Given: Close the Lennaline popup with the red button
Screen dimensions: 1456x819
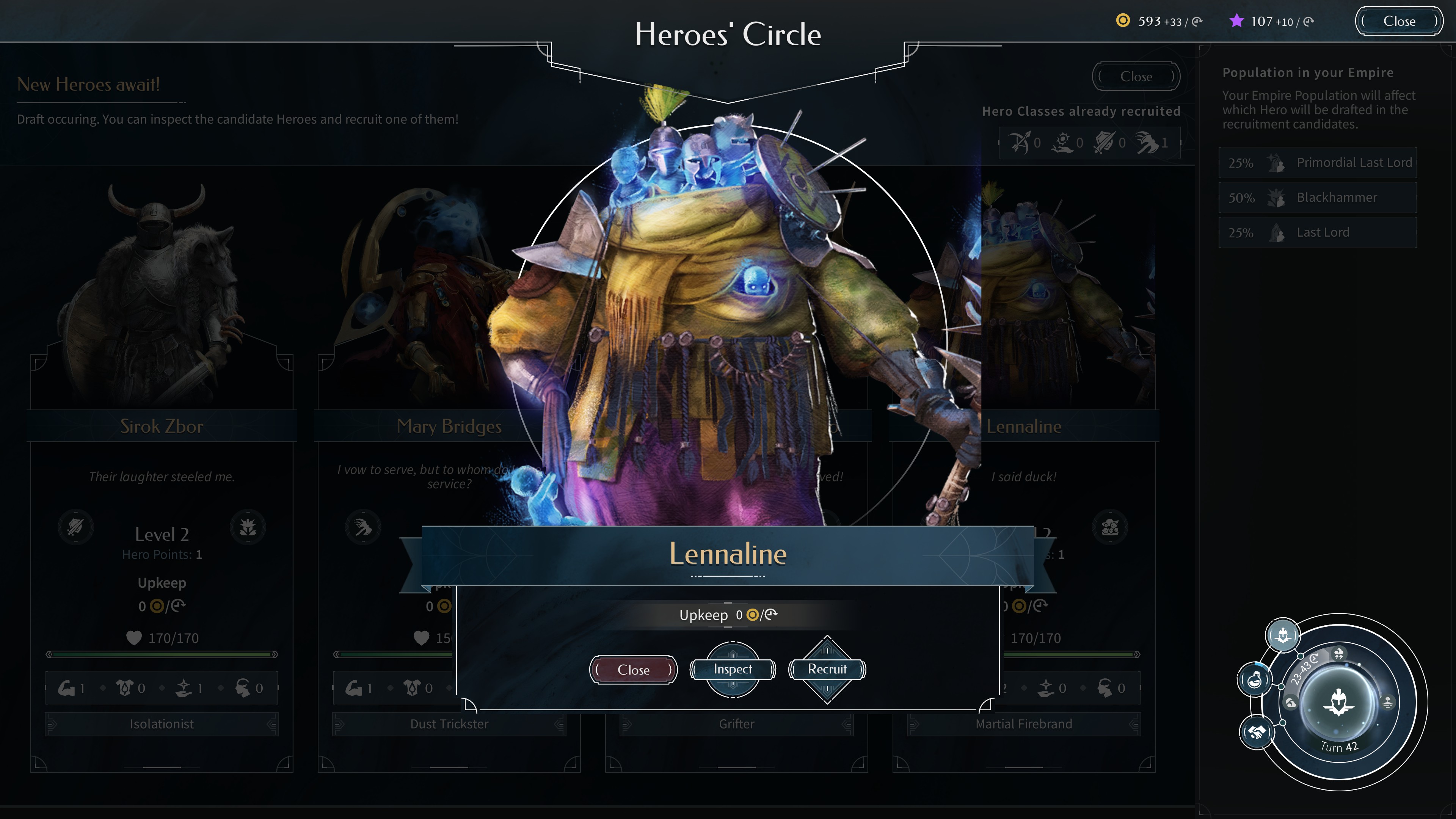Looking at the screenshot, I should [x=633, y=670].
